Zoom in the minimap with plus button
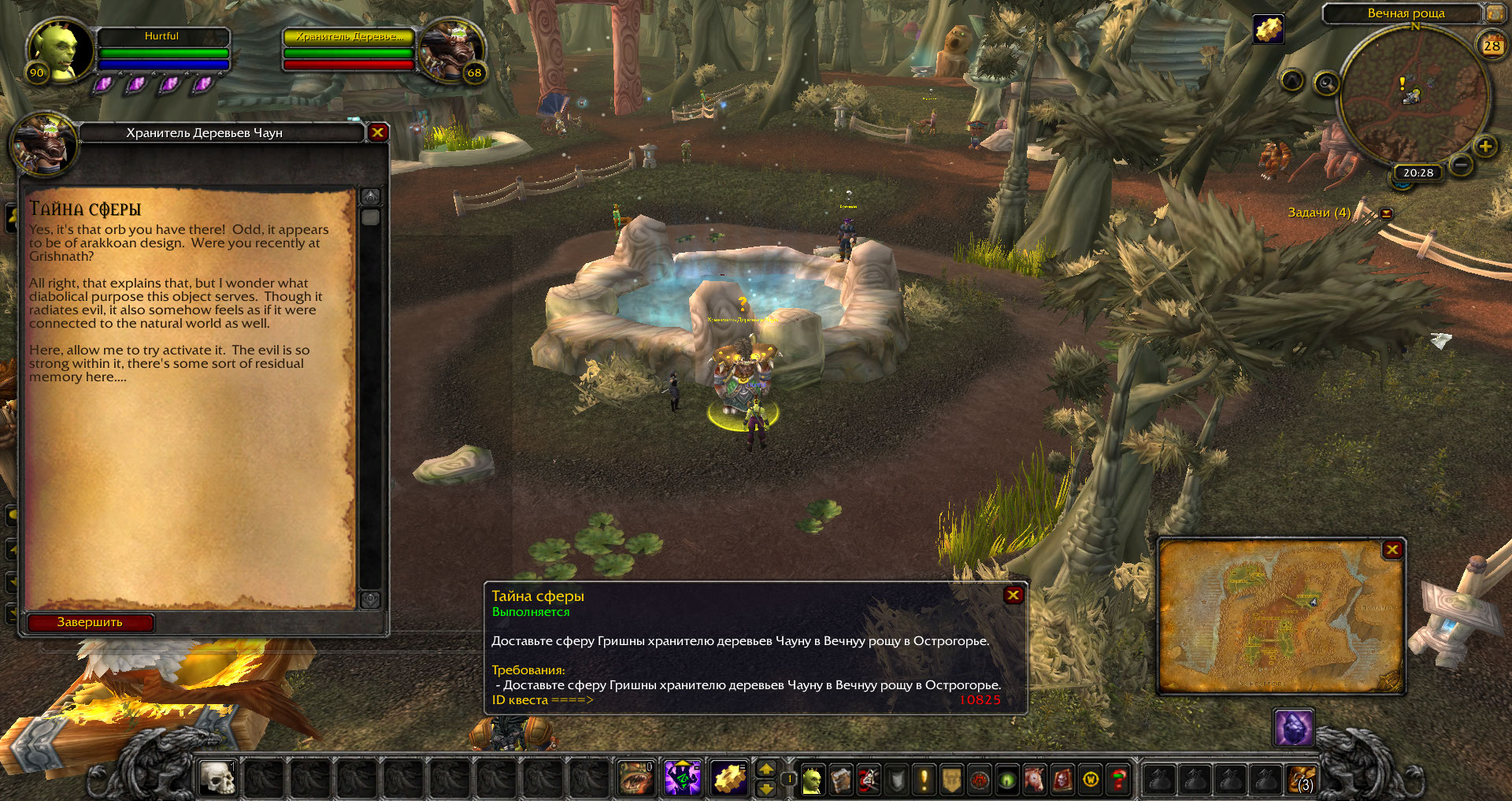This screenshot has width=1512, height=801. [1485, 146]
